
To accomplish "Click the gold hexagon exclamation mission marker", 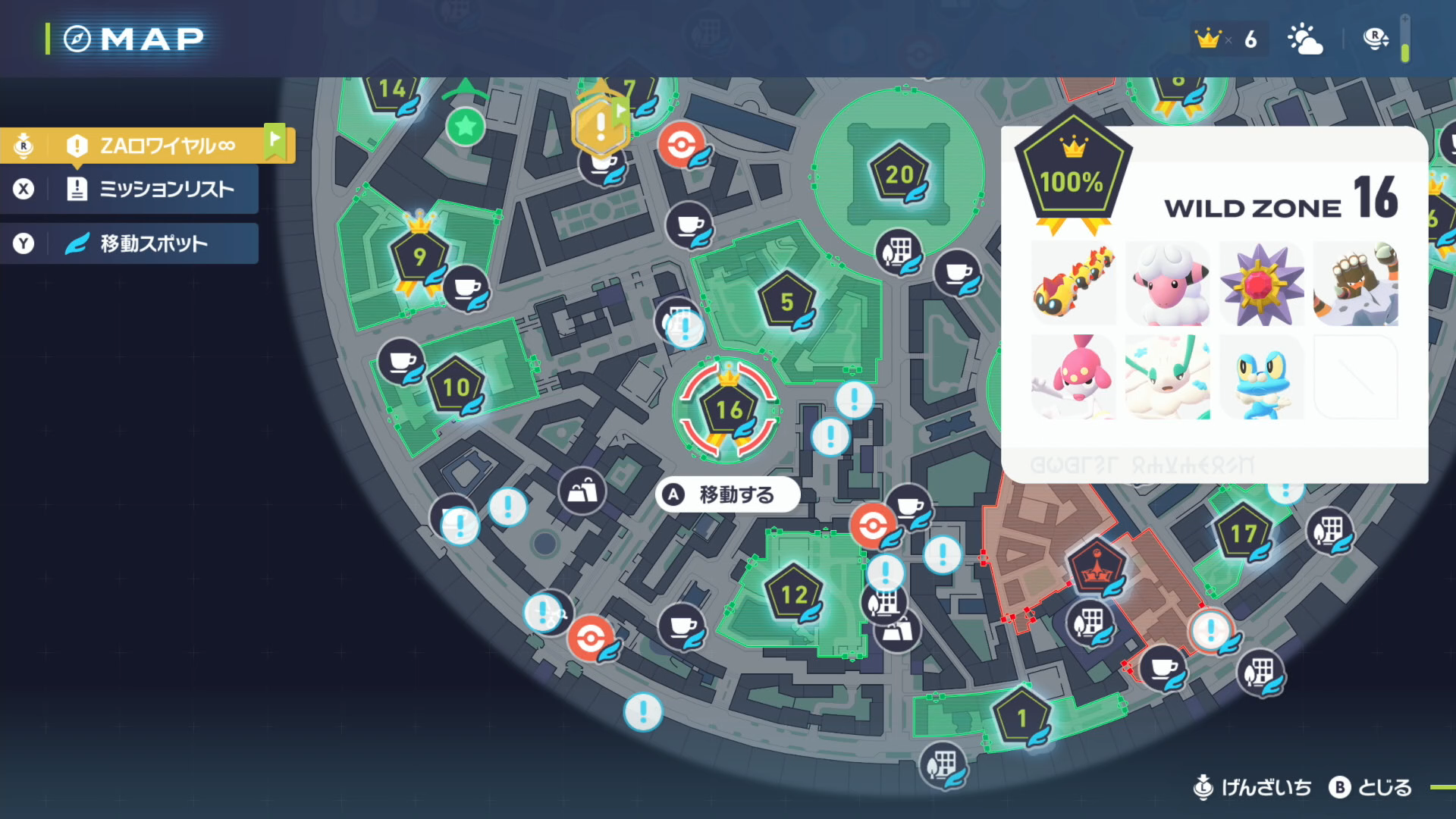I will [x=601, y=125].
